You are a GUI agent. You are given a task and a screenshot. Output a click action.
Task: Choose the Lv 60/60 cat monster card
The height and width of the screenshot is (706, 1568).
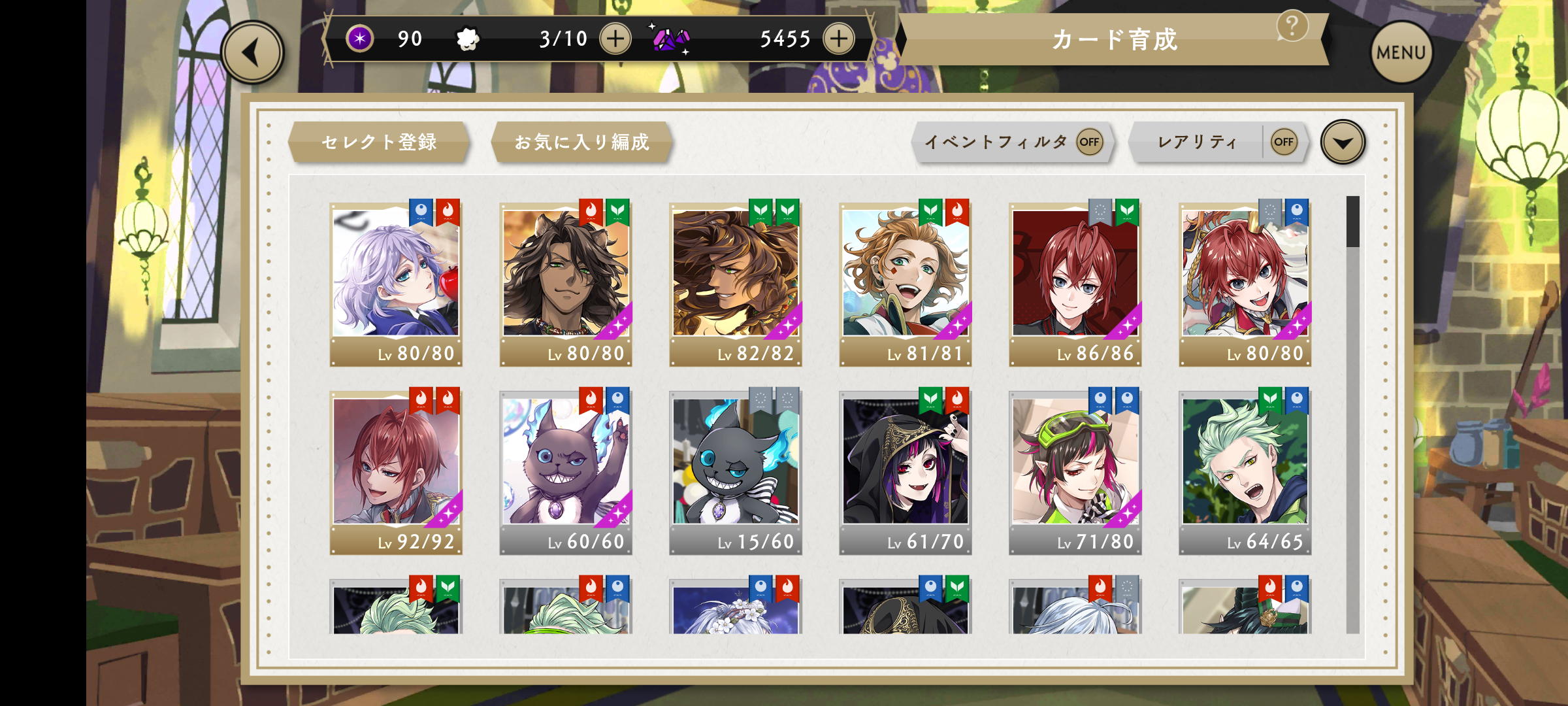[x=566, y=471]
